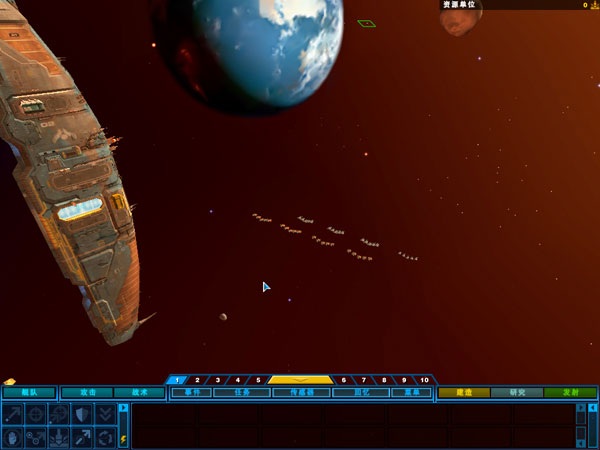Image resolution: width=600 pixels, height=450 pixels.
Task: Open the 战术 tactics button
Action: click(139, 393)
